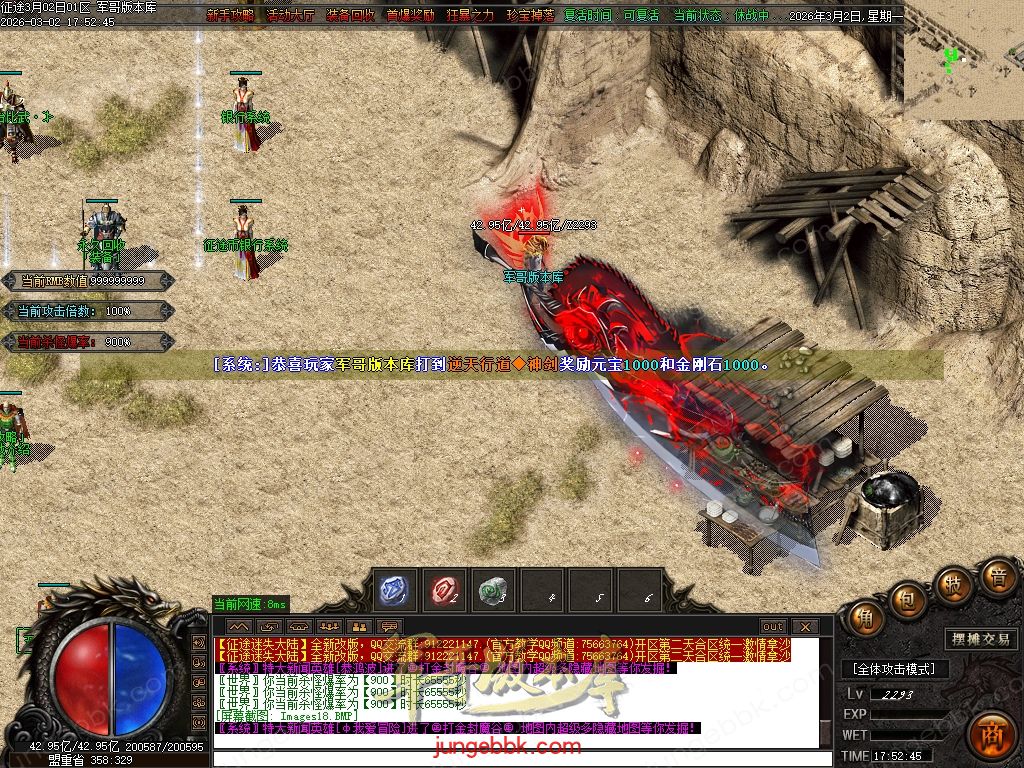Use the red rune stone in hotbar slot 2

tap(444, 590)
